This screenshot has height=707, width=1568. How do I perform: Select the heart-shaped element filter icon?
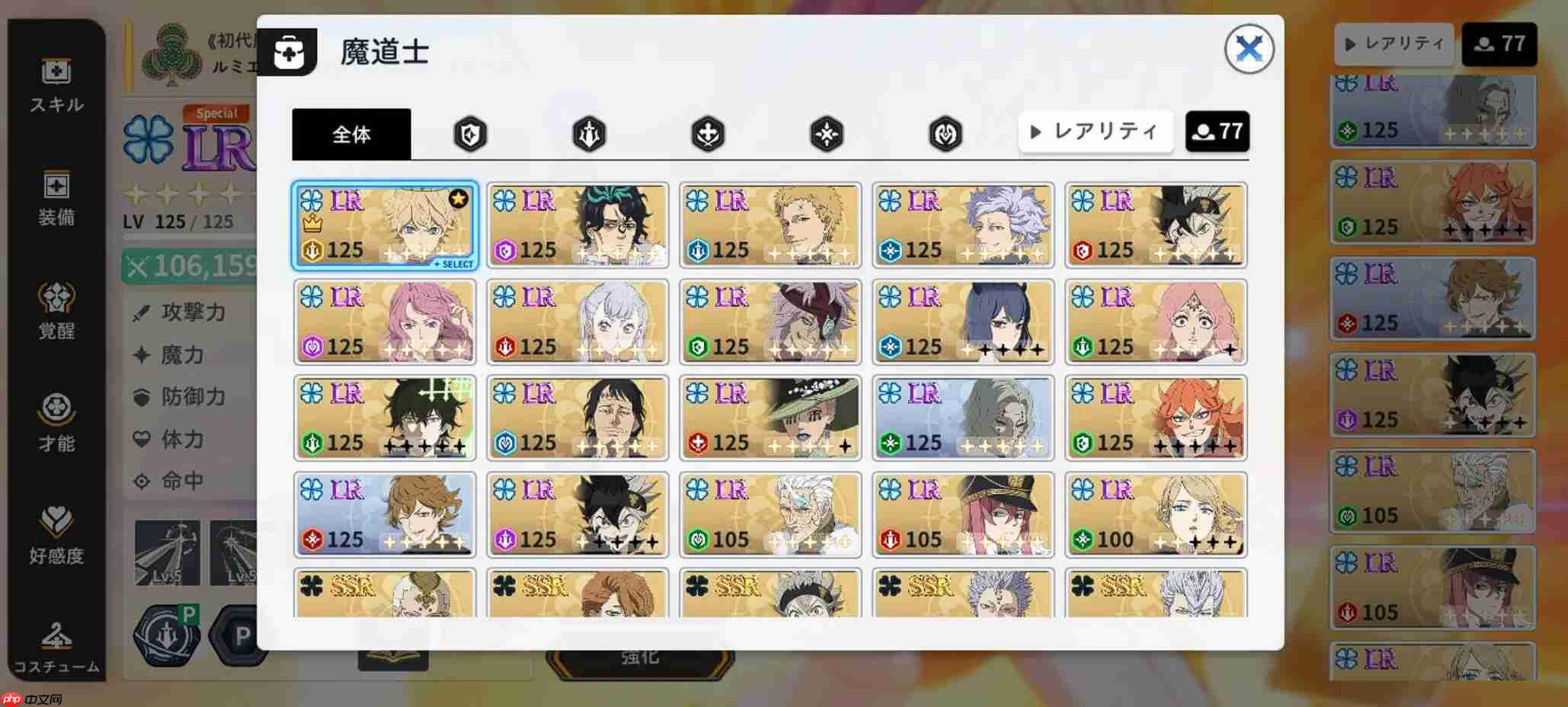point(945,132)
